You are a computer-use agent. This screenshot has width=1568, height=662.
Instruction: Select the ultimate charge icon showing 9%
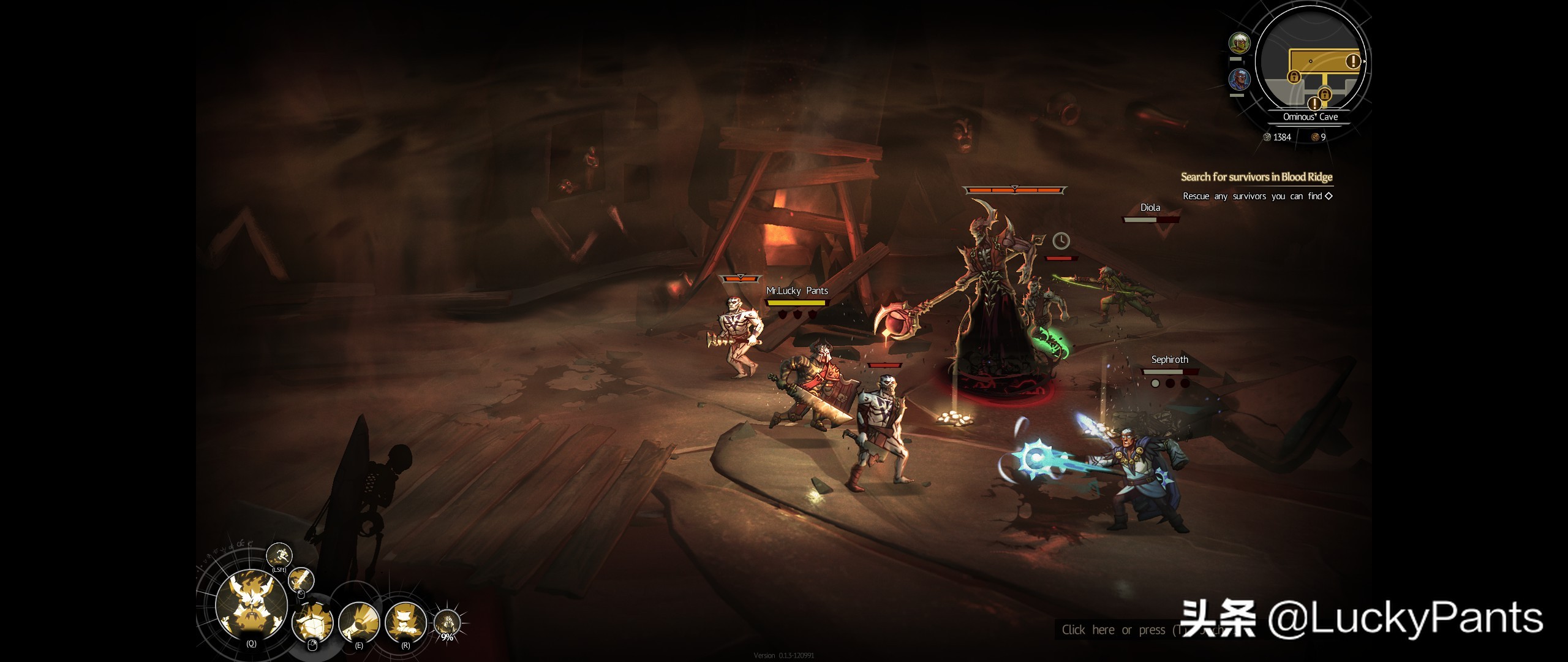(x=447, y=623)
